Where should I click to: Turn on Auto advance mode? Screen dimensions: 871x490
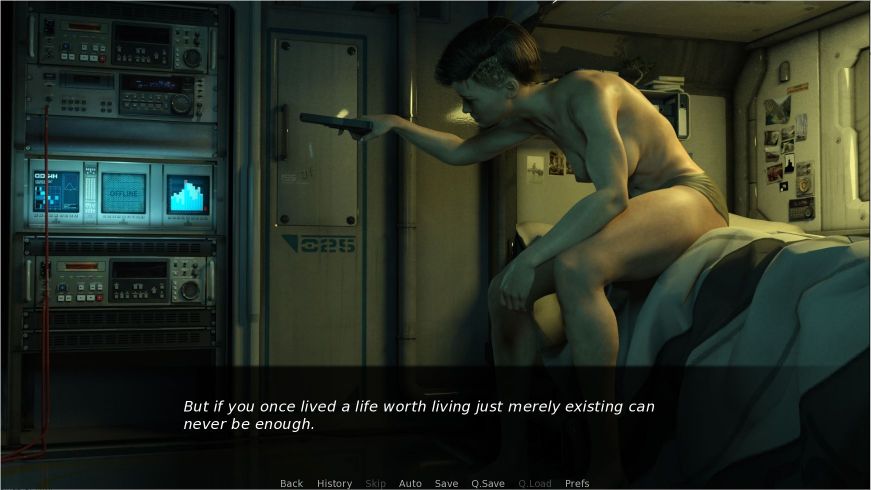(x=410, y=483)
